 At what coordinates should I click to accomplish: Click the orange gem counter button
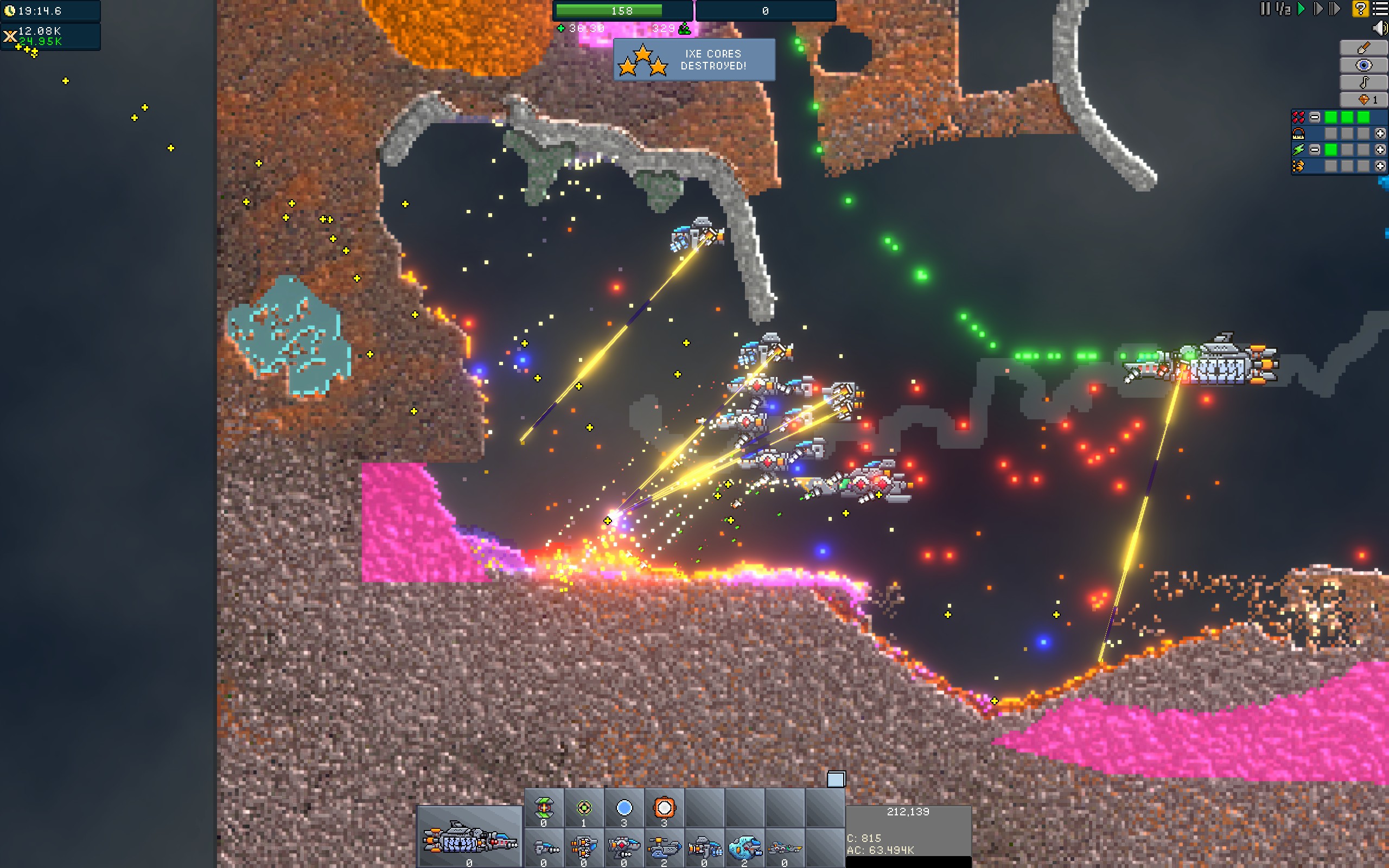tap(1363, 99)
